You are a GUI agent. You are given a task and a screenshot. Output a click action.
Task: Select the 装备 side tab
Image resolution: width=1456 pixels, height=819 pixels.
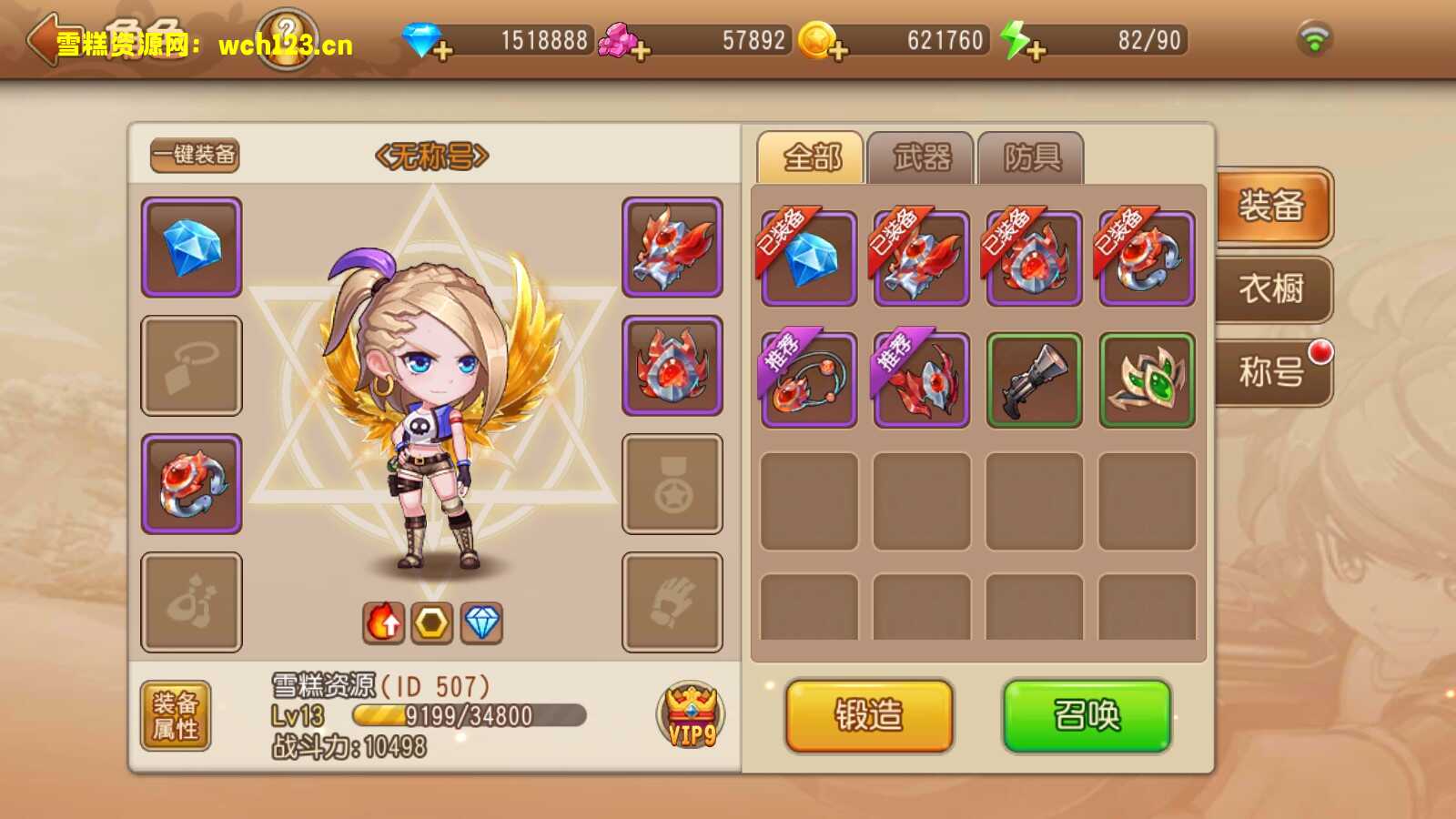[x=1271, y=206]
